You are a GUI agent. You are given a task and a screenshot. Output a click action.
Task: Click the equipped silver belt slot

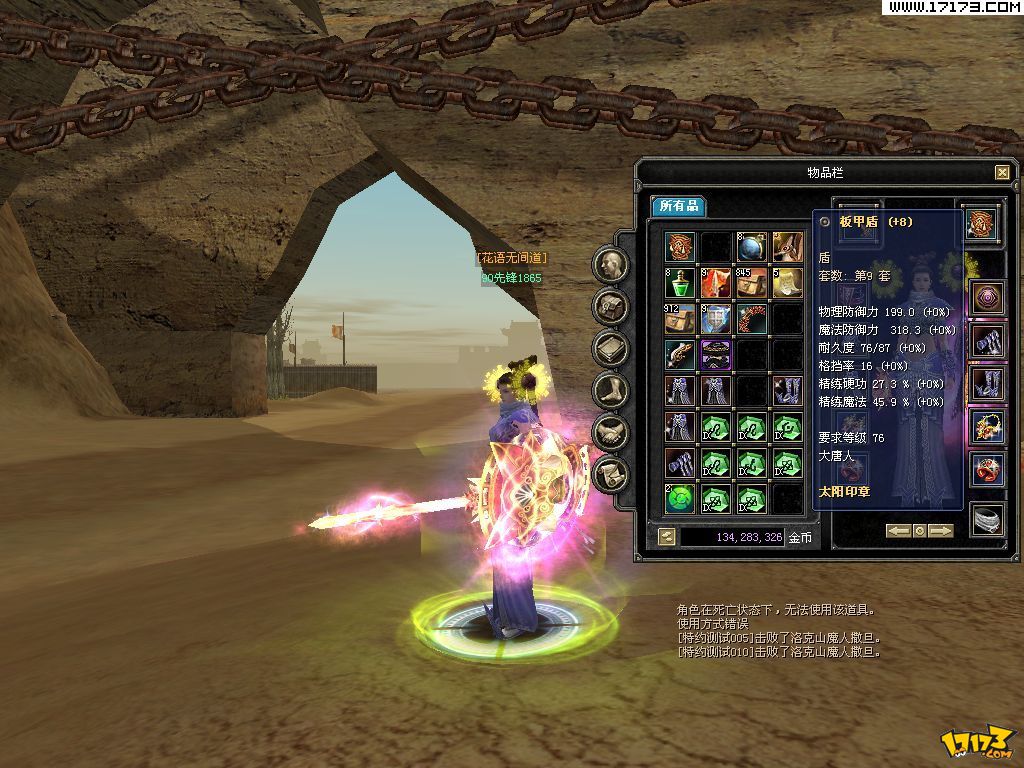[988, 520]
